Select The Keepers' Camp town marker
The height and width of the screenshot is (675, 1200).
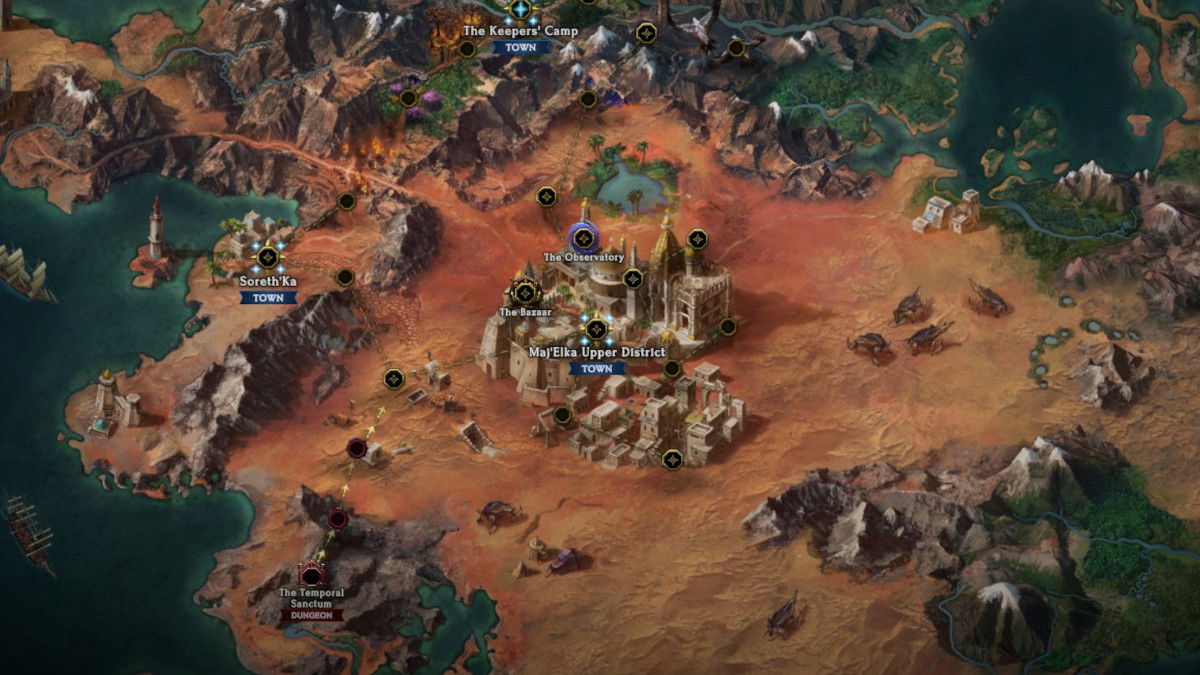[x=520, y=10]
